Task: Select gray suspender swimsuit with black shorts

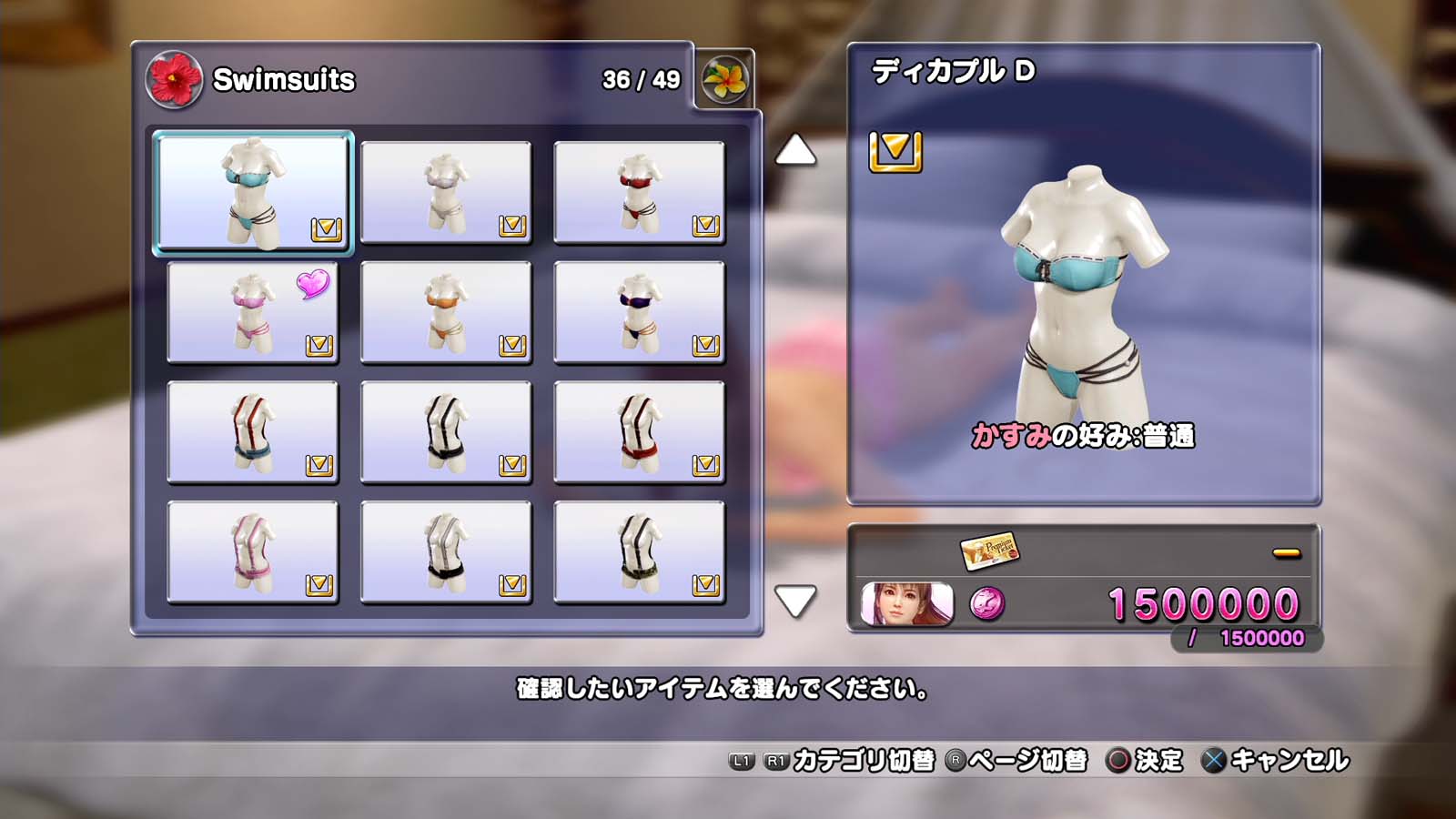Action: (446, 552)
